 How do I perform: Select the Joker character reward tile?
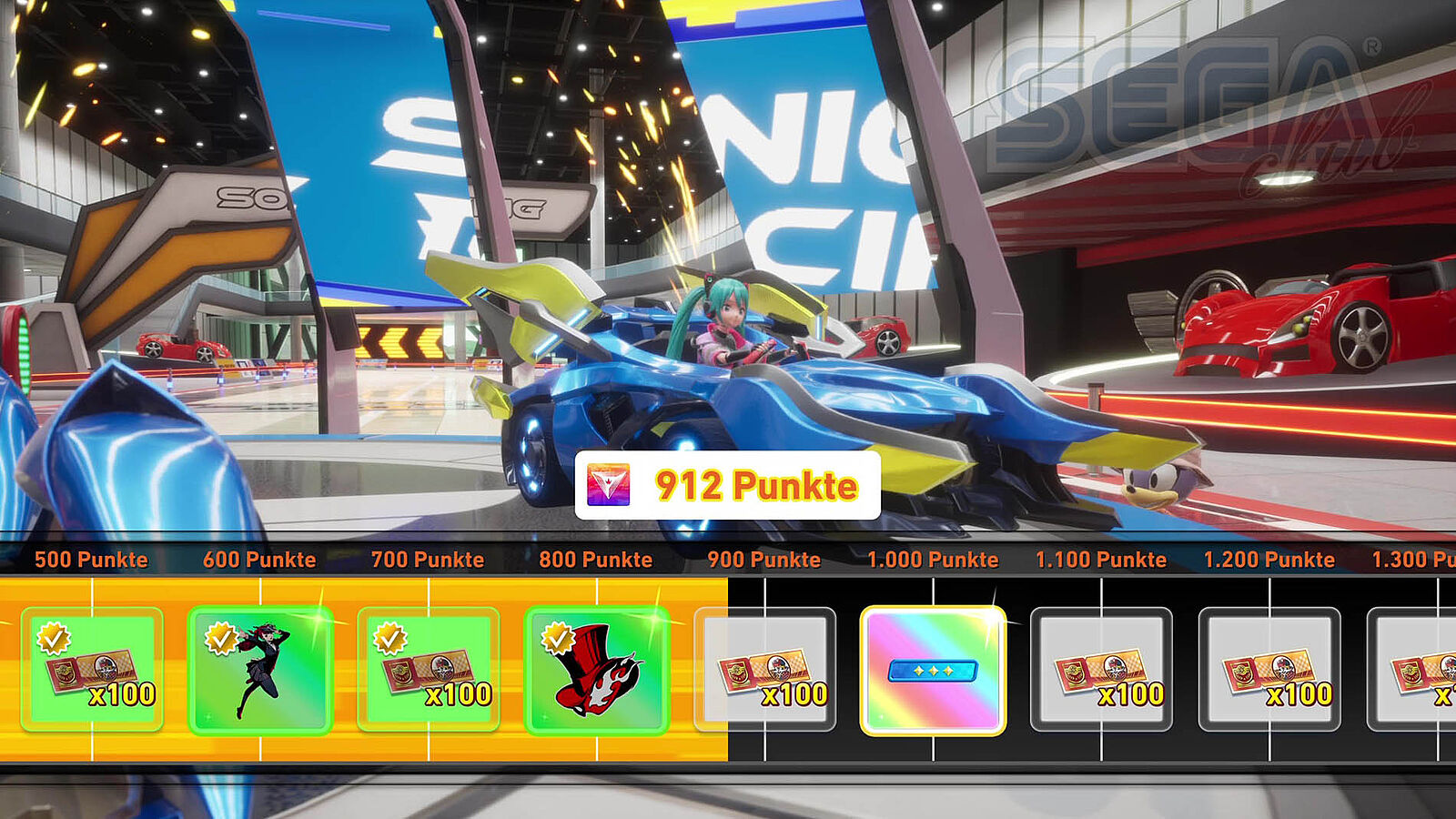(x=260, y=670)
